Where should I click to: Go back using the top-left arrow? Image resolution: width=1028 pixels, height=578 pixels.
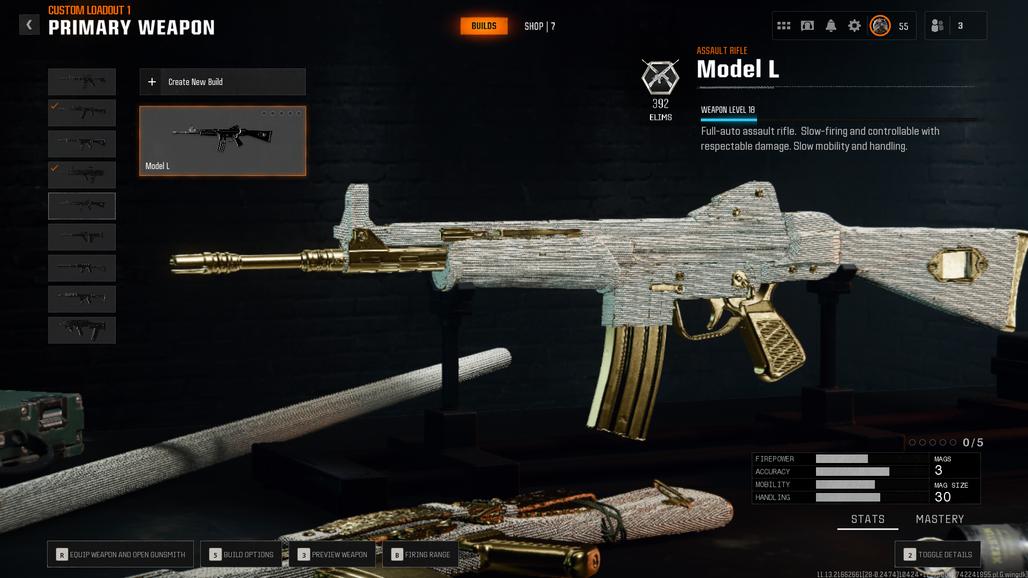point(29,25)
